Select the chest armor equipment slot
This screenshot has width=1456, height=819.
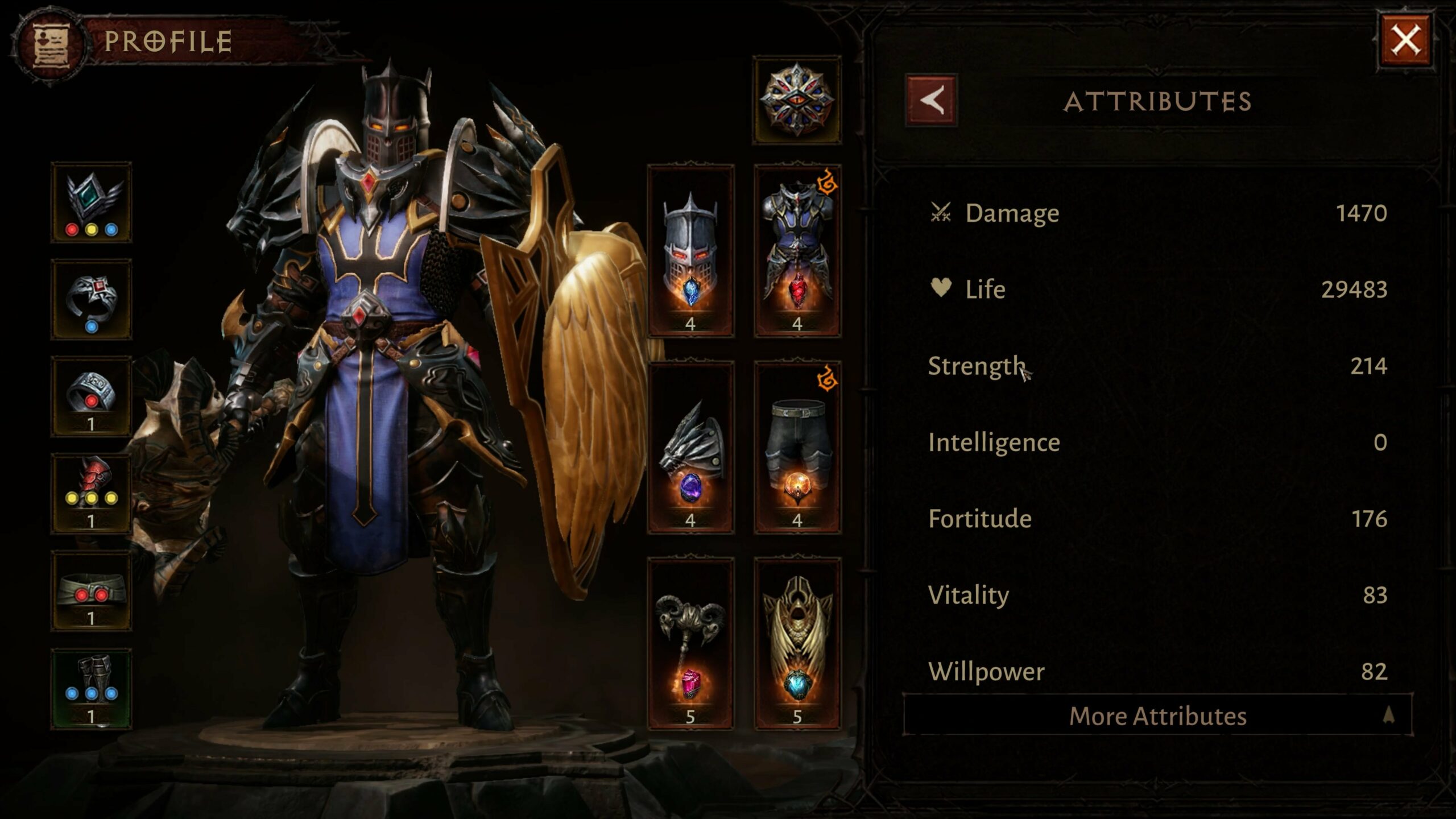pyautogui.click(x=797, y=251)
